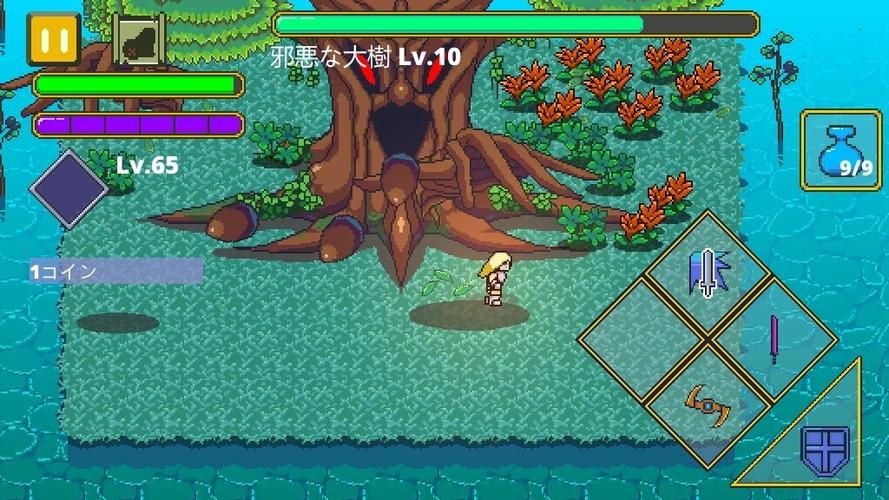Pause the game with the yellow button

53,40
